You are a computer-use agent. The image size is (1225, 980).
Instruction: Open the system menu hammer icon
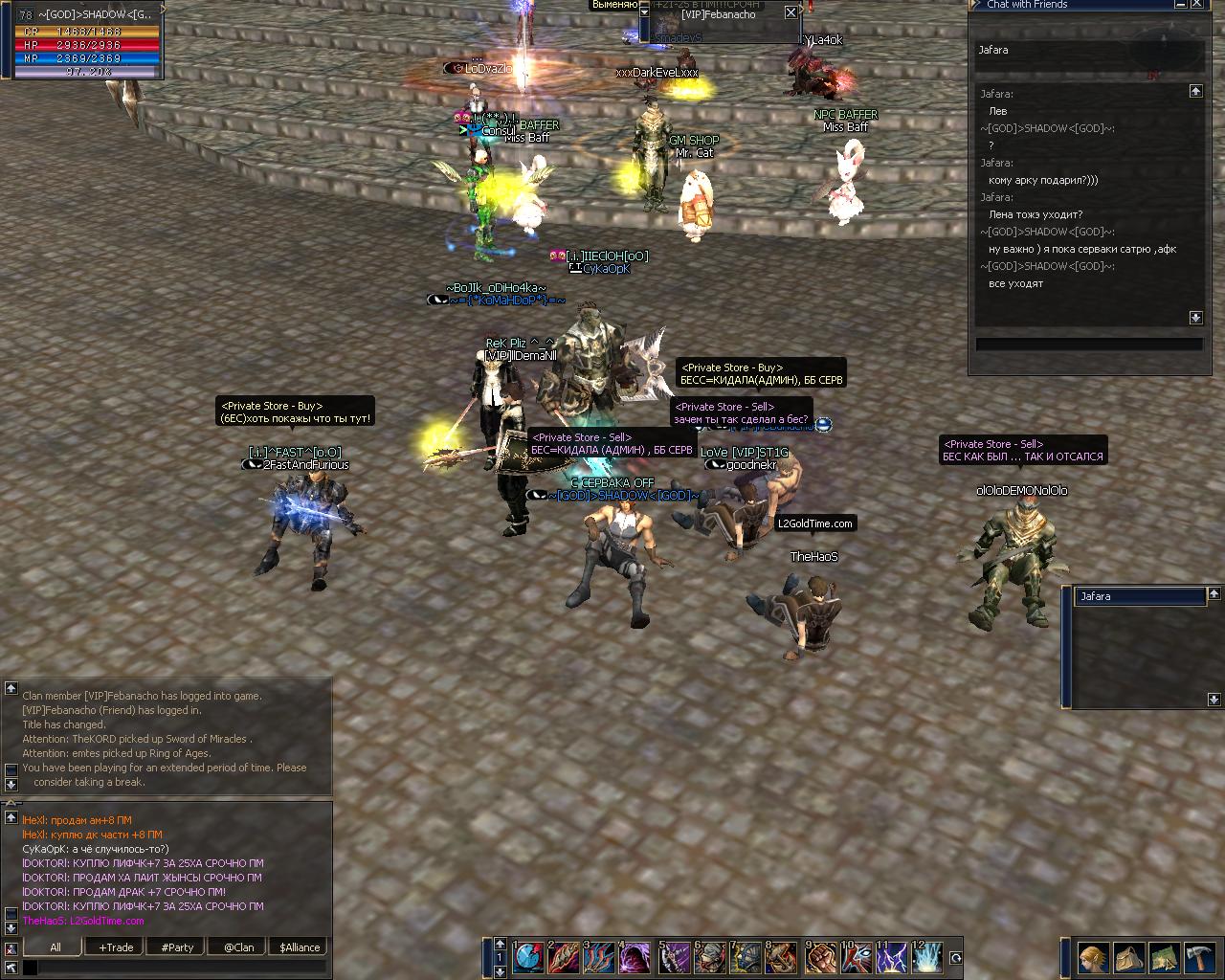1199,957
